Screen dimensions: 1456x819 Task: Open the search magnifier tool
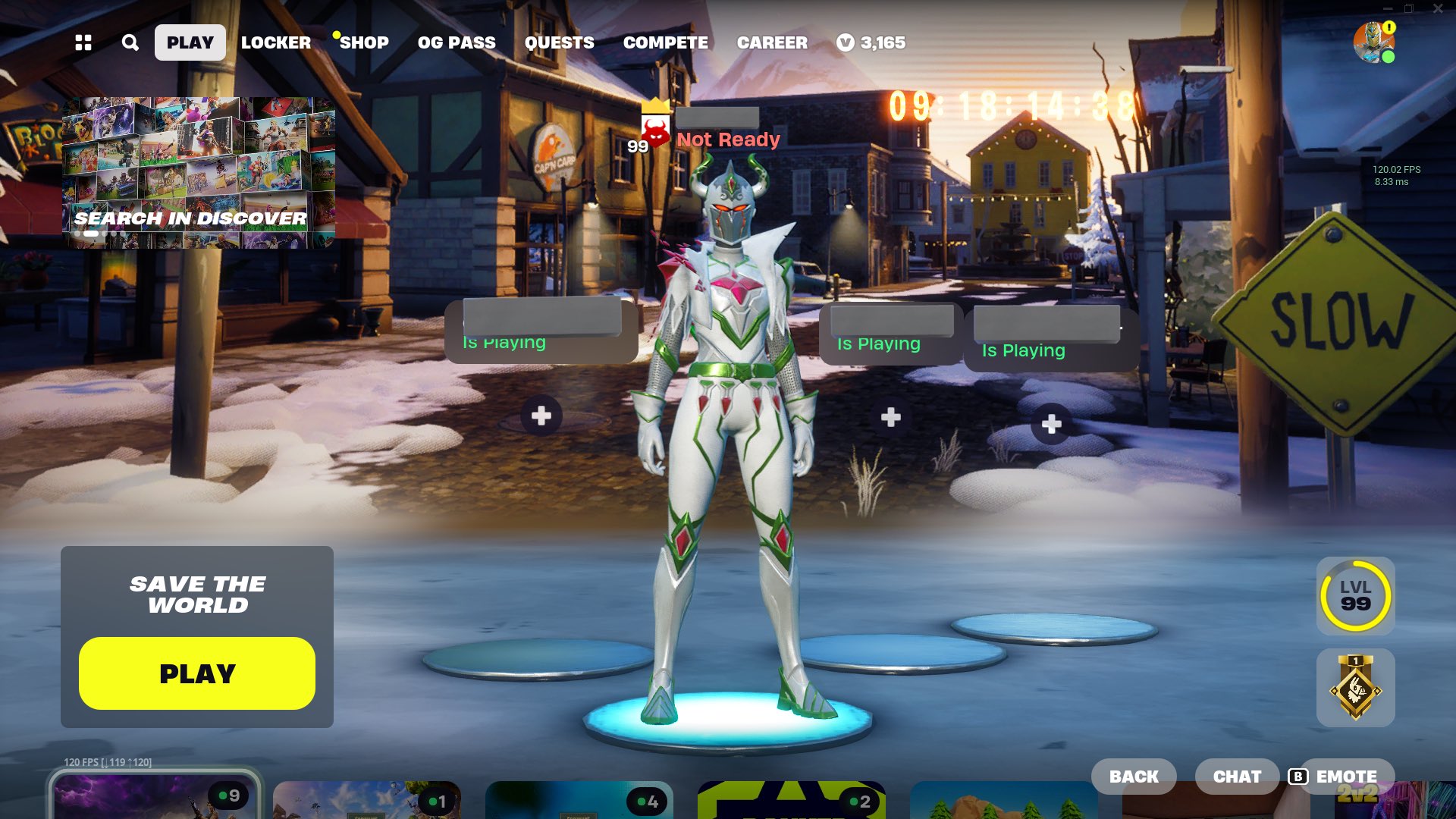tap(129, 42)
